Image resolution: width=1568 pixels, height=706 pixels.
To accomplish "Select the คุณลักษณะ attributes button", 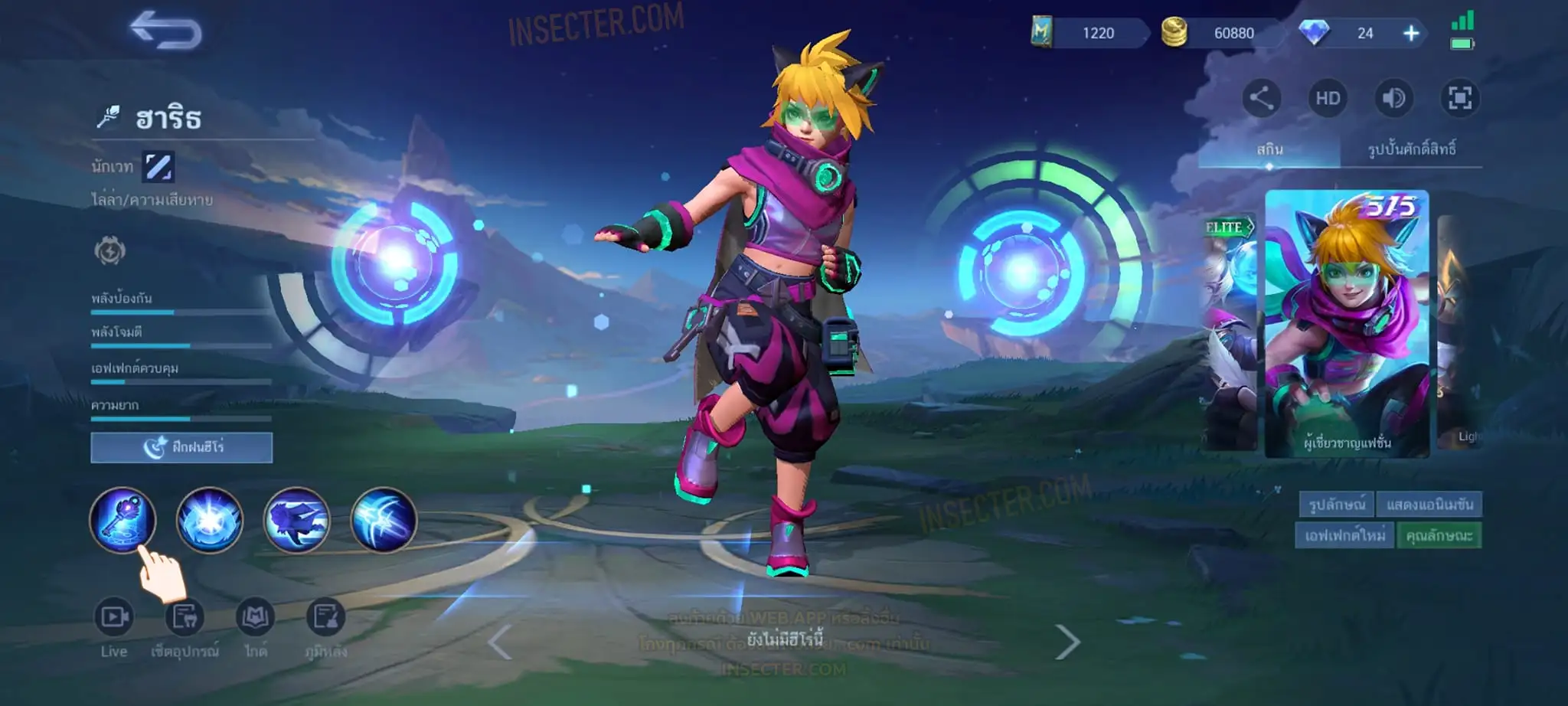I will [1439, 535].
